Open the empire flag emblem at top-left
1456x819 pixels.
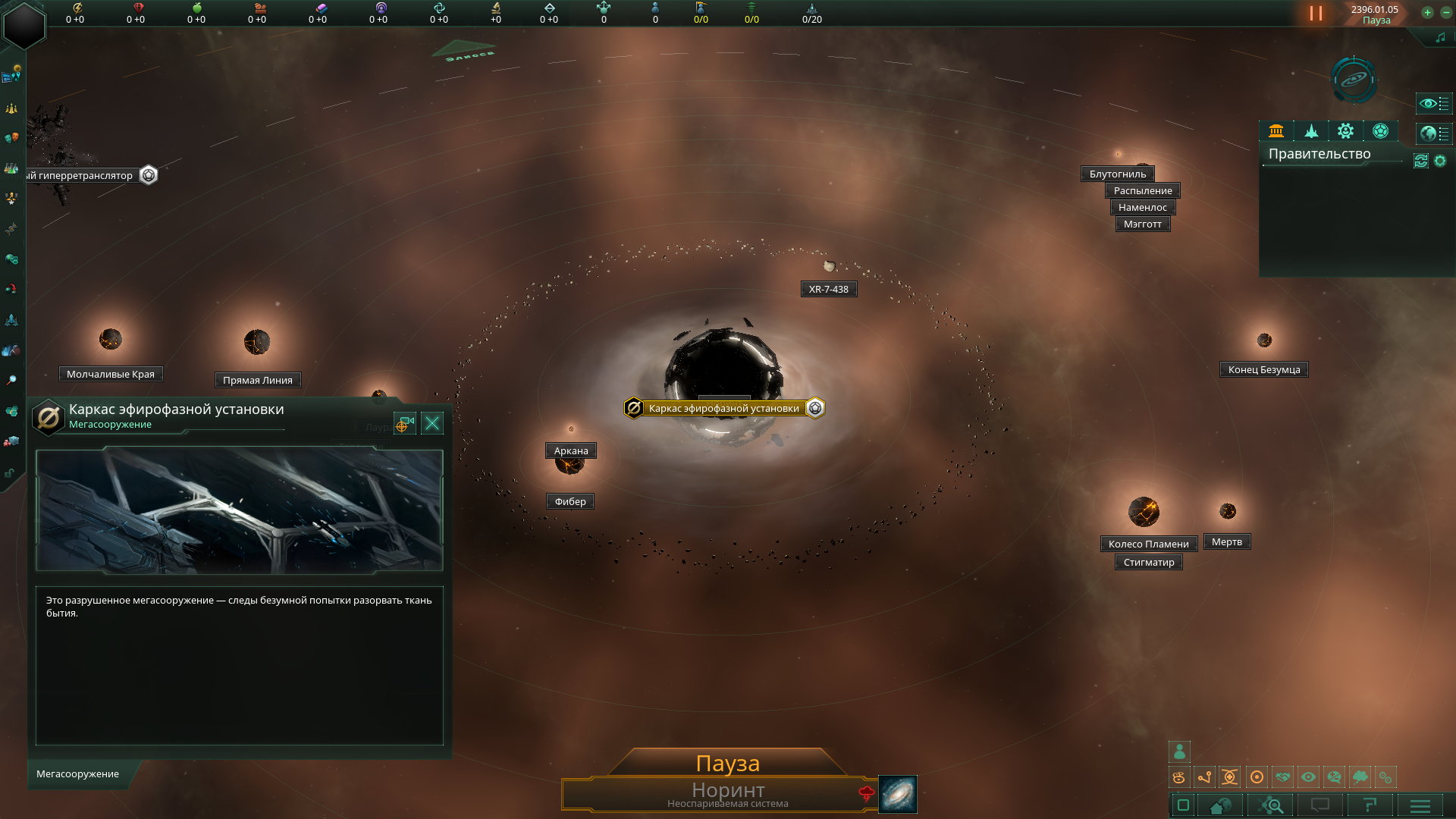[24, 26]
